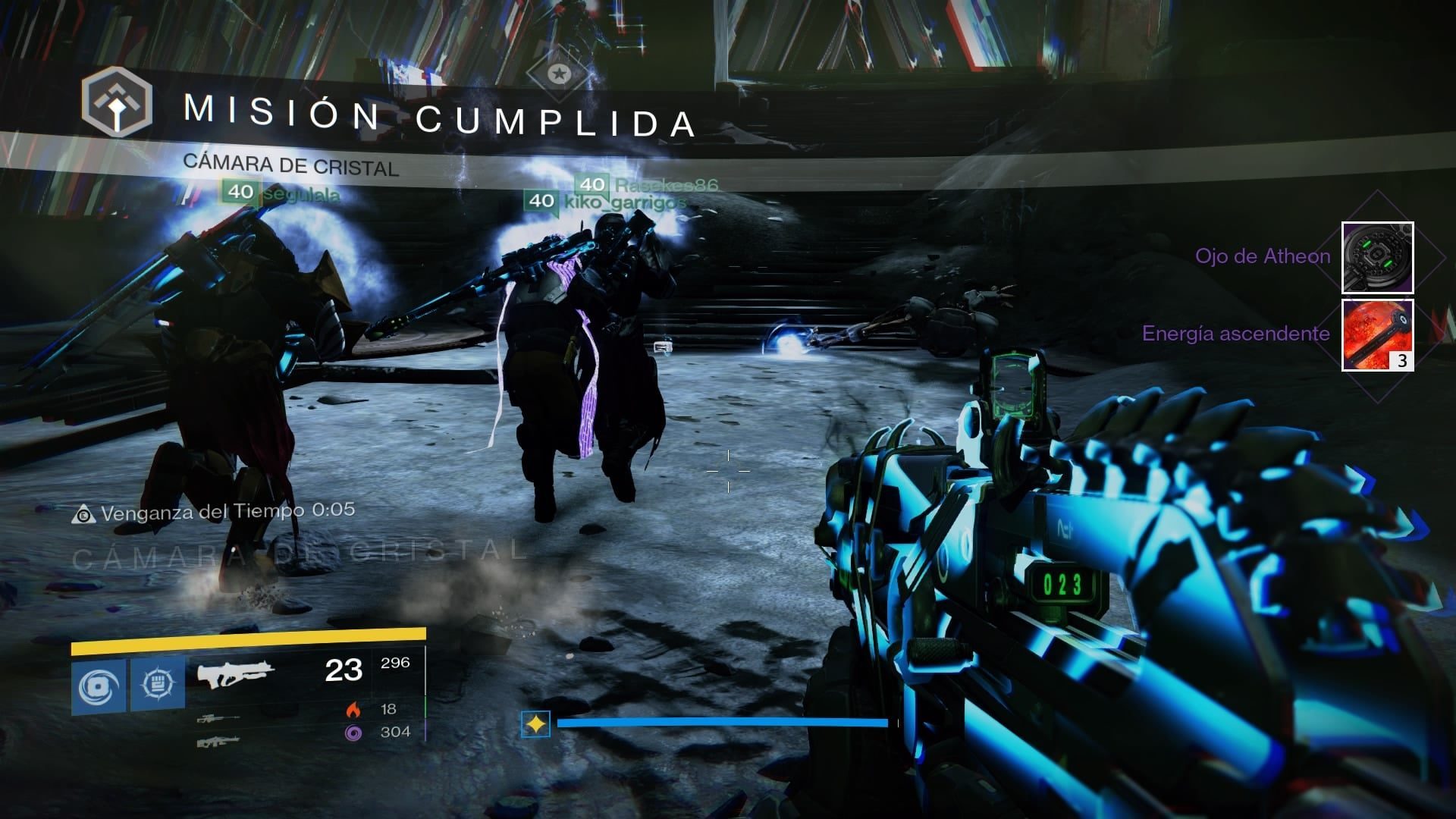Select the Ojo de Atheon loot icon
This screenshot has height=819, width=1456.
pyautogui.click(x=1377, y=258)
